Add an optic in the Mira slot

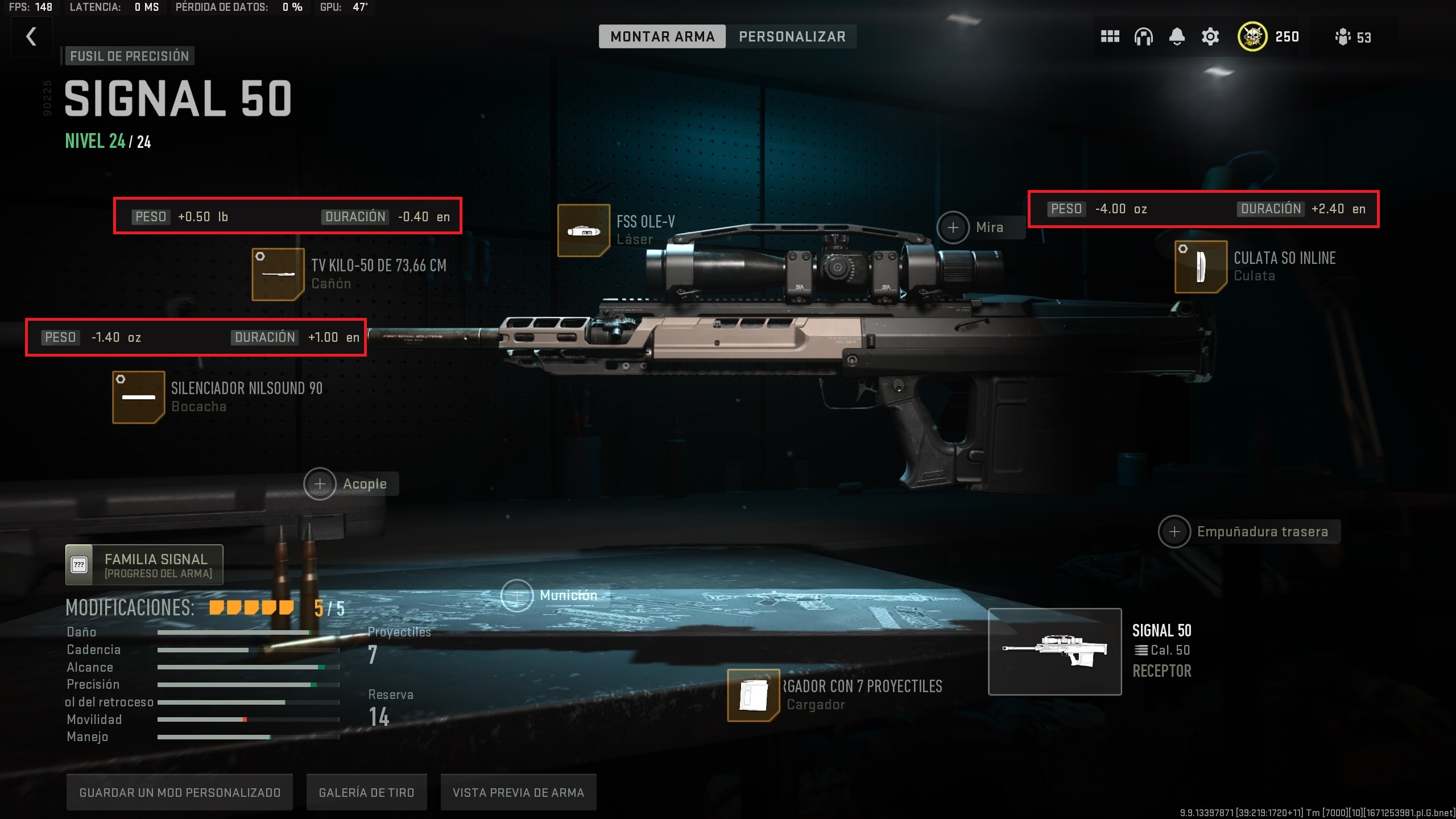point(954,227)
